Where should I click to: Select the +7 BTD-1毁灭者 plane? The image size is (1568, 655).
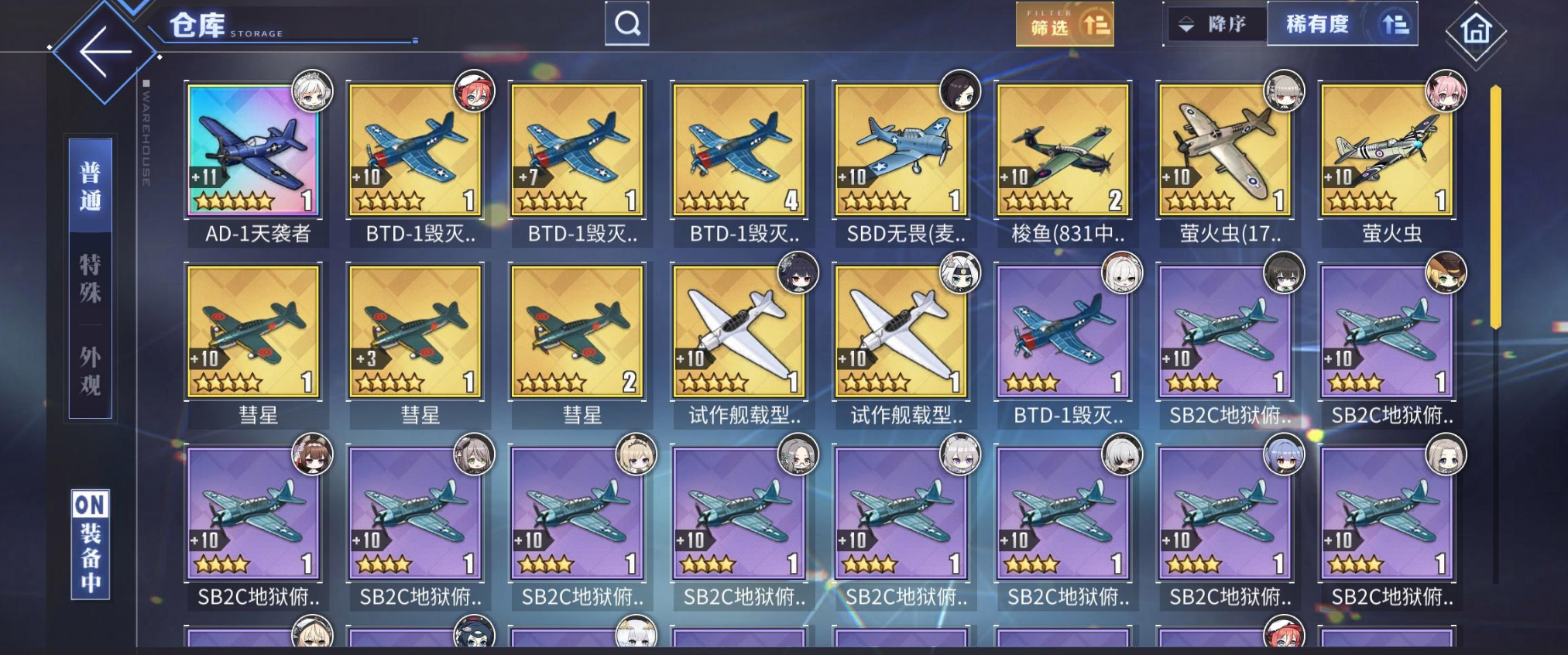577,150
